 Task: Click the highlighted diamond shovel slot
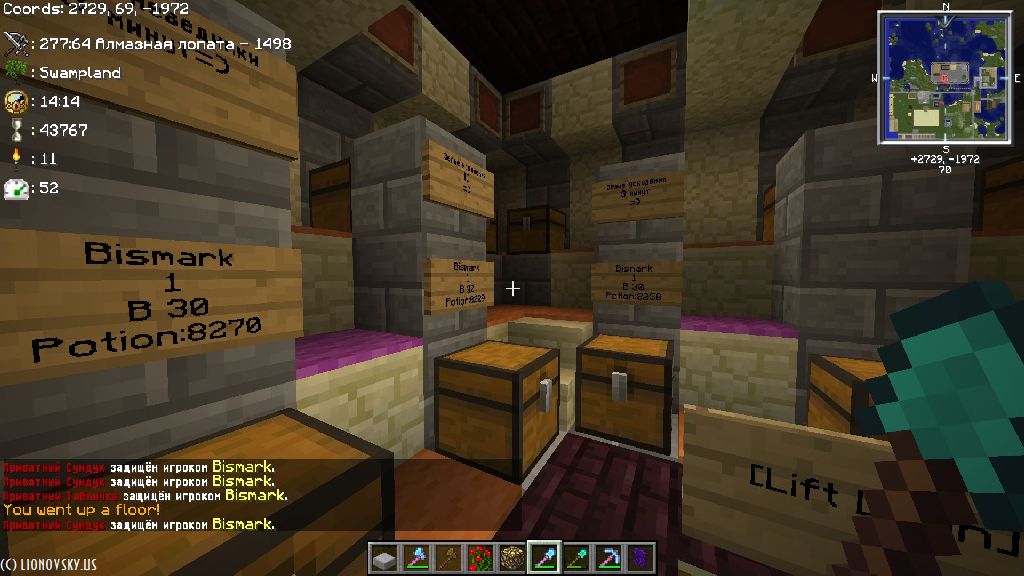point(543,557)
